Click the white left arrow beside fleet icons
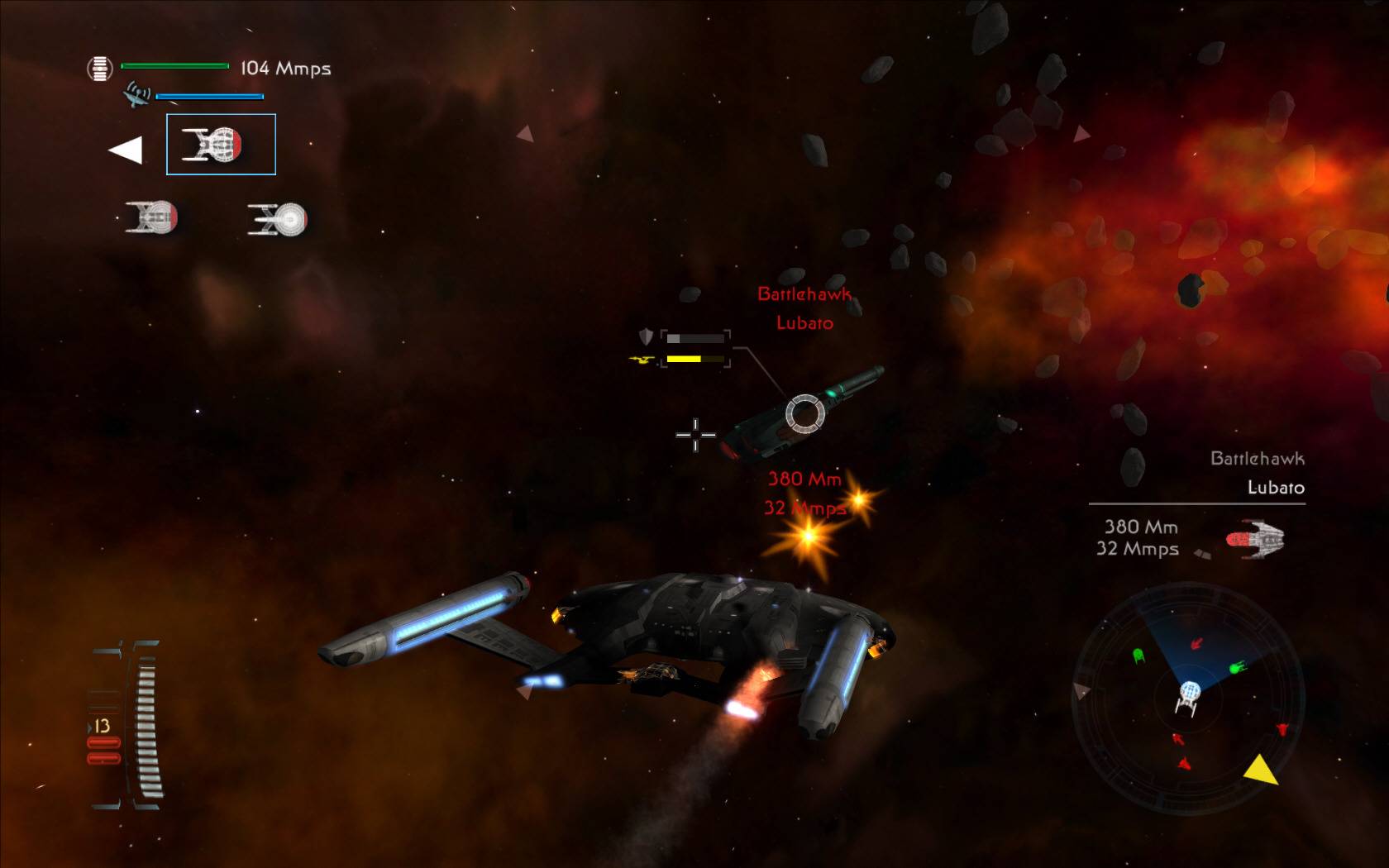Image resolution: width=1389 pixels, height=868 pixels. [126, 150]
